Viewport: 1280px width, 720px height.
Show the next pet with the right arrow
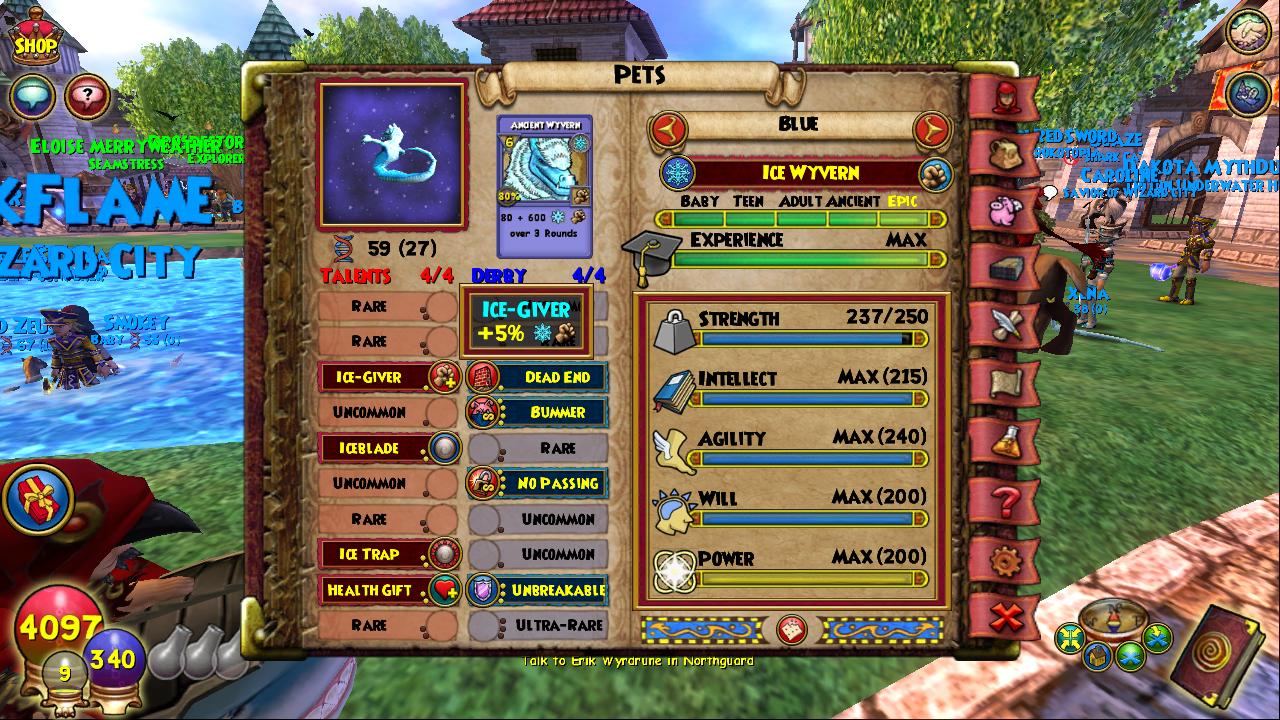click(931, 128)
